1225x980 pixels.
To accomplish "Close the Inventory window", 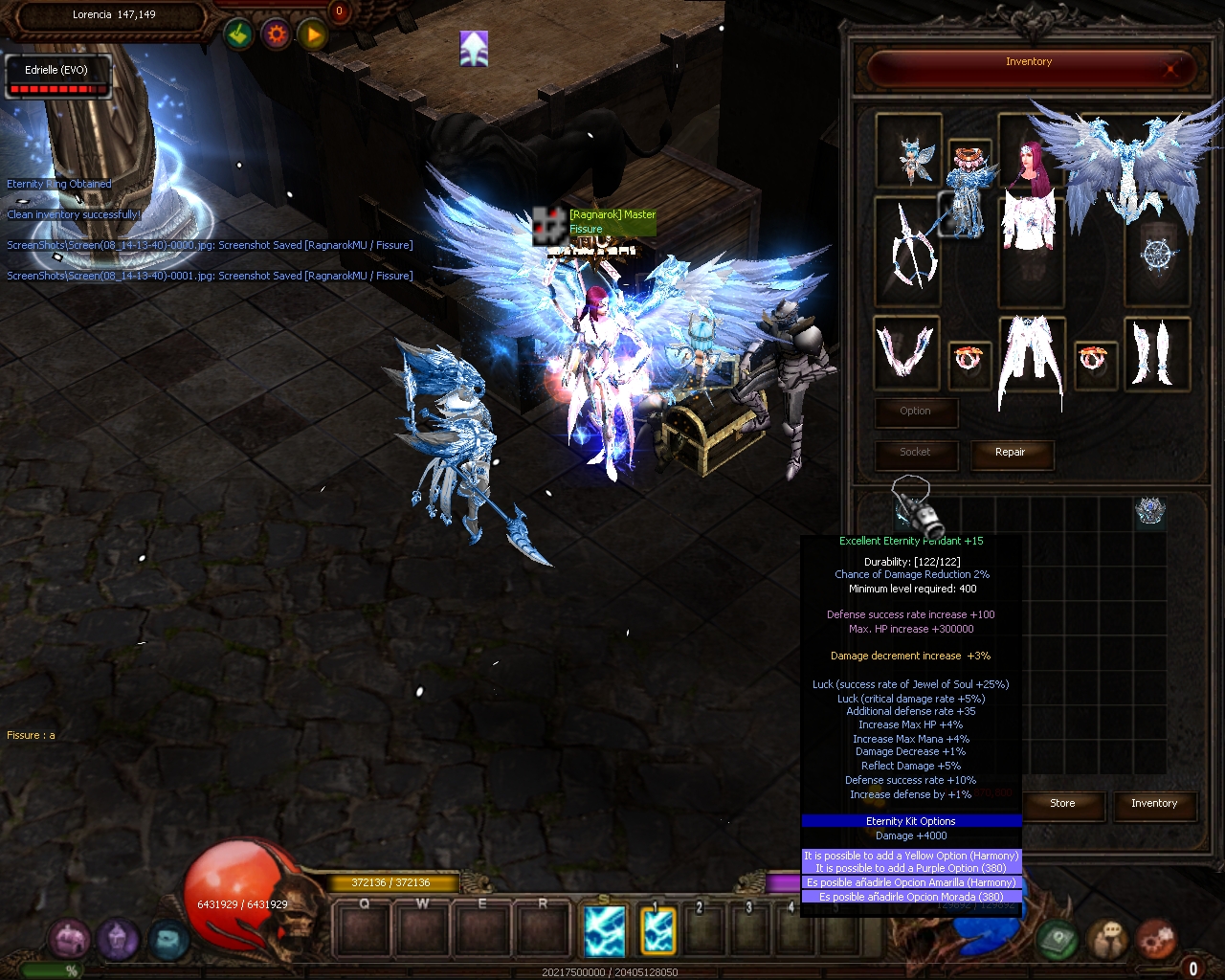I will click(1170, 68).
